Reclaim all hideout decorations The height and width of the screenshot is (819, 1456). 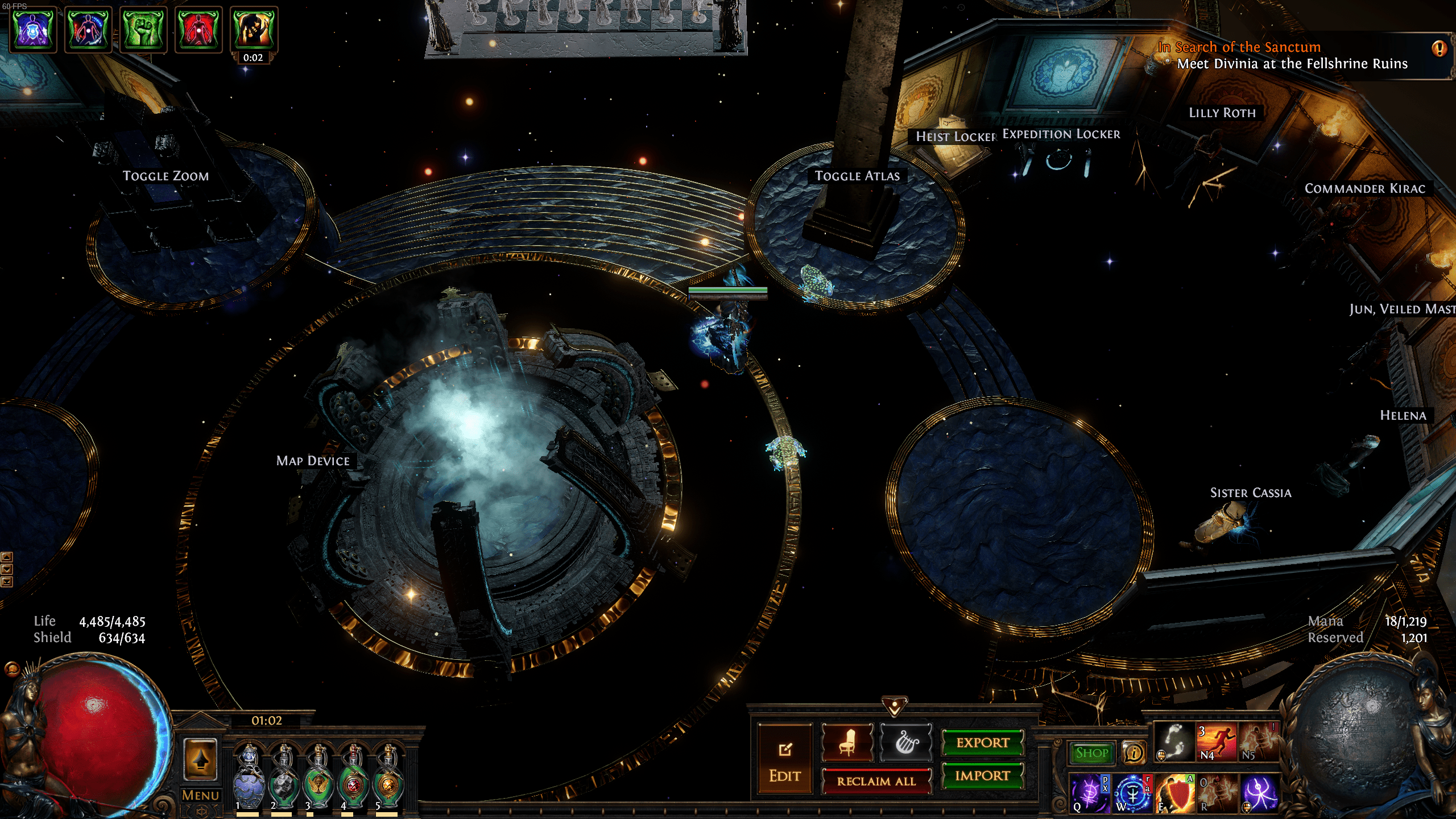click(876, 781)
